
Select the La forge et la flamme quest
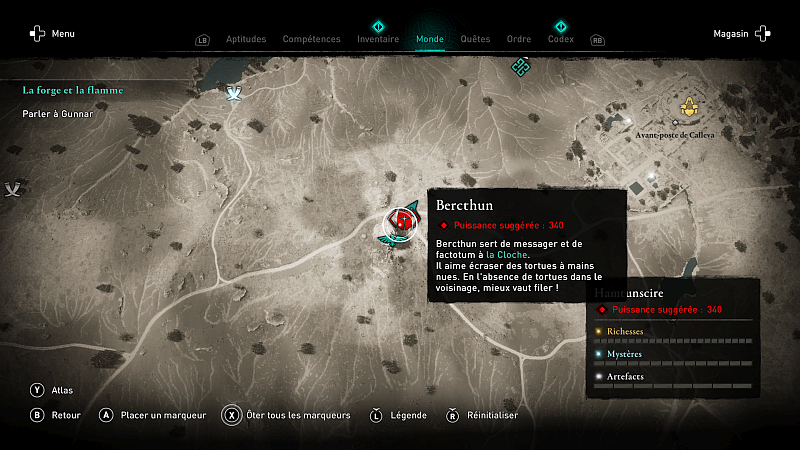73,90
